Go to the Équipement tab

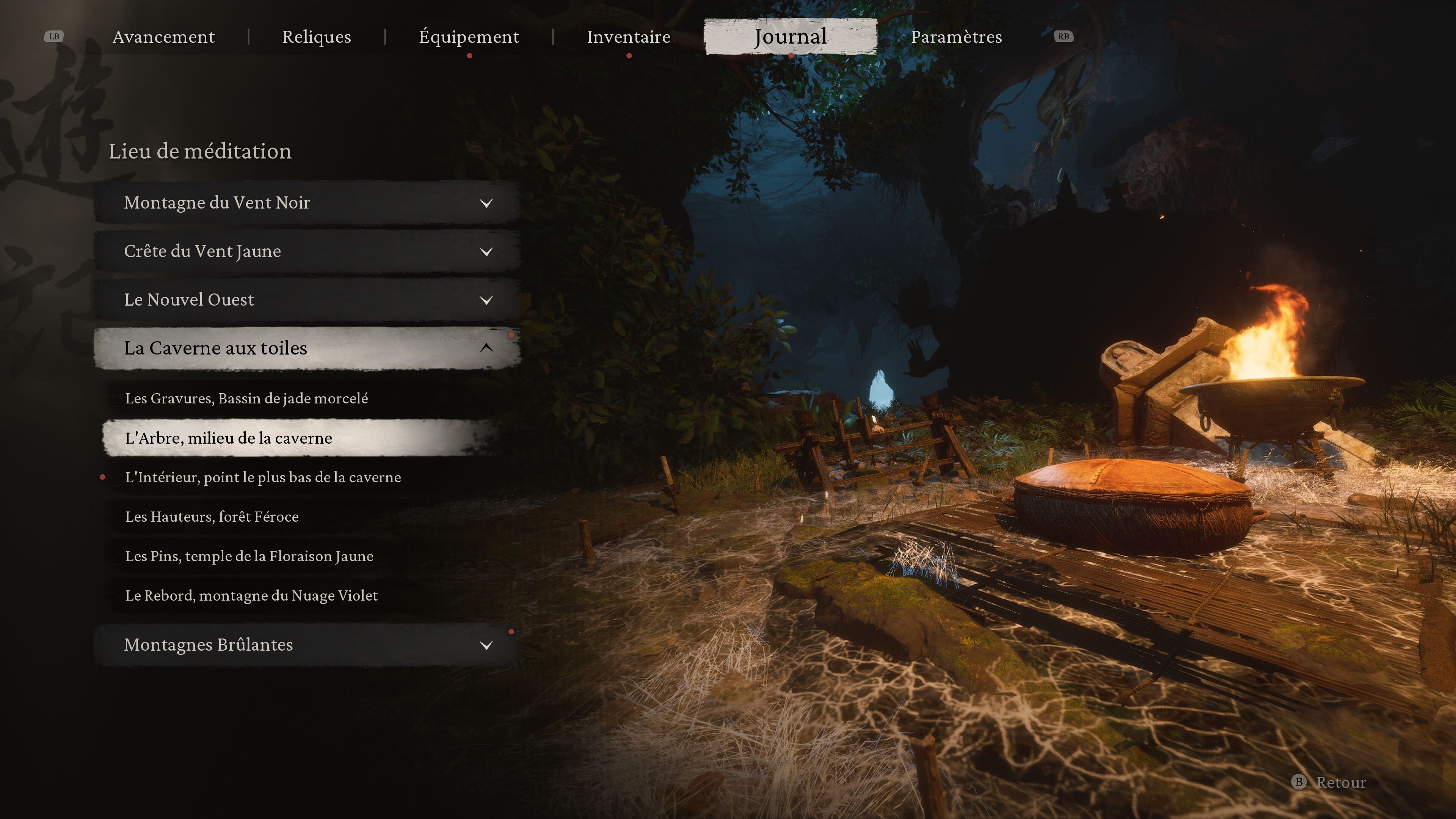(x=469, y=37)
